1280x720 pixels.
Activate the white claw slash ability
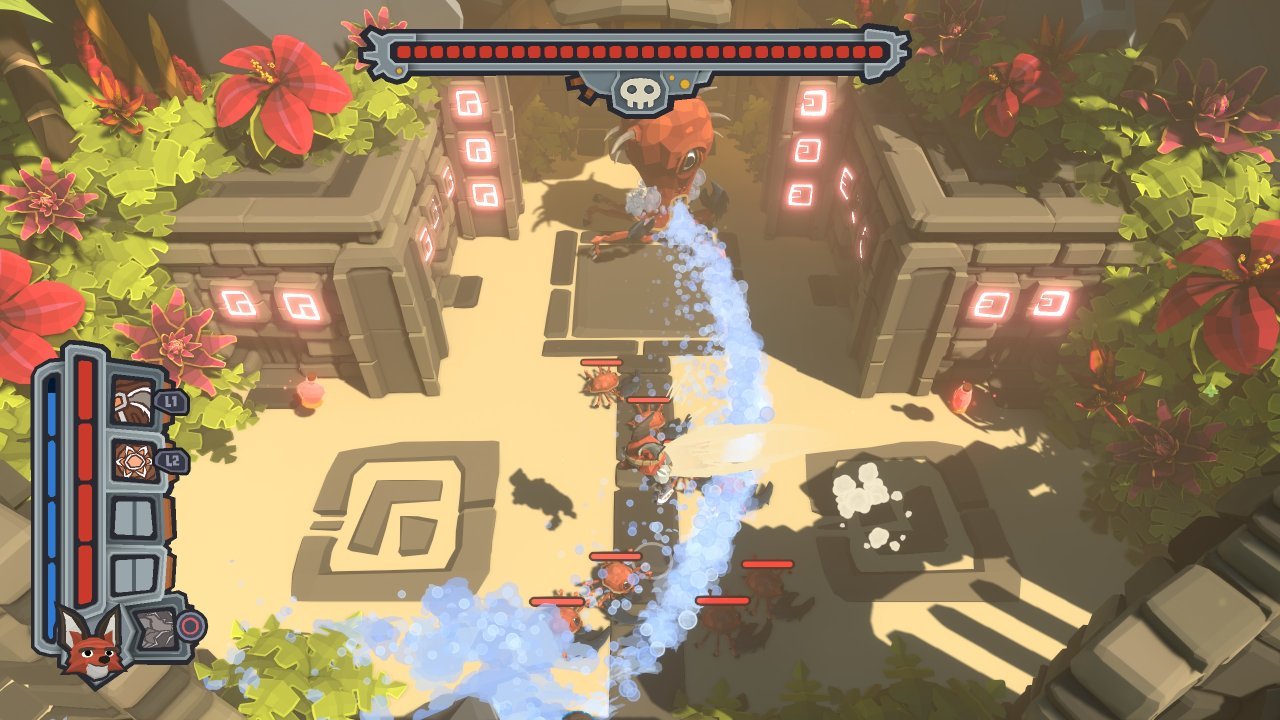[132, 401]
